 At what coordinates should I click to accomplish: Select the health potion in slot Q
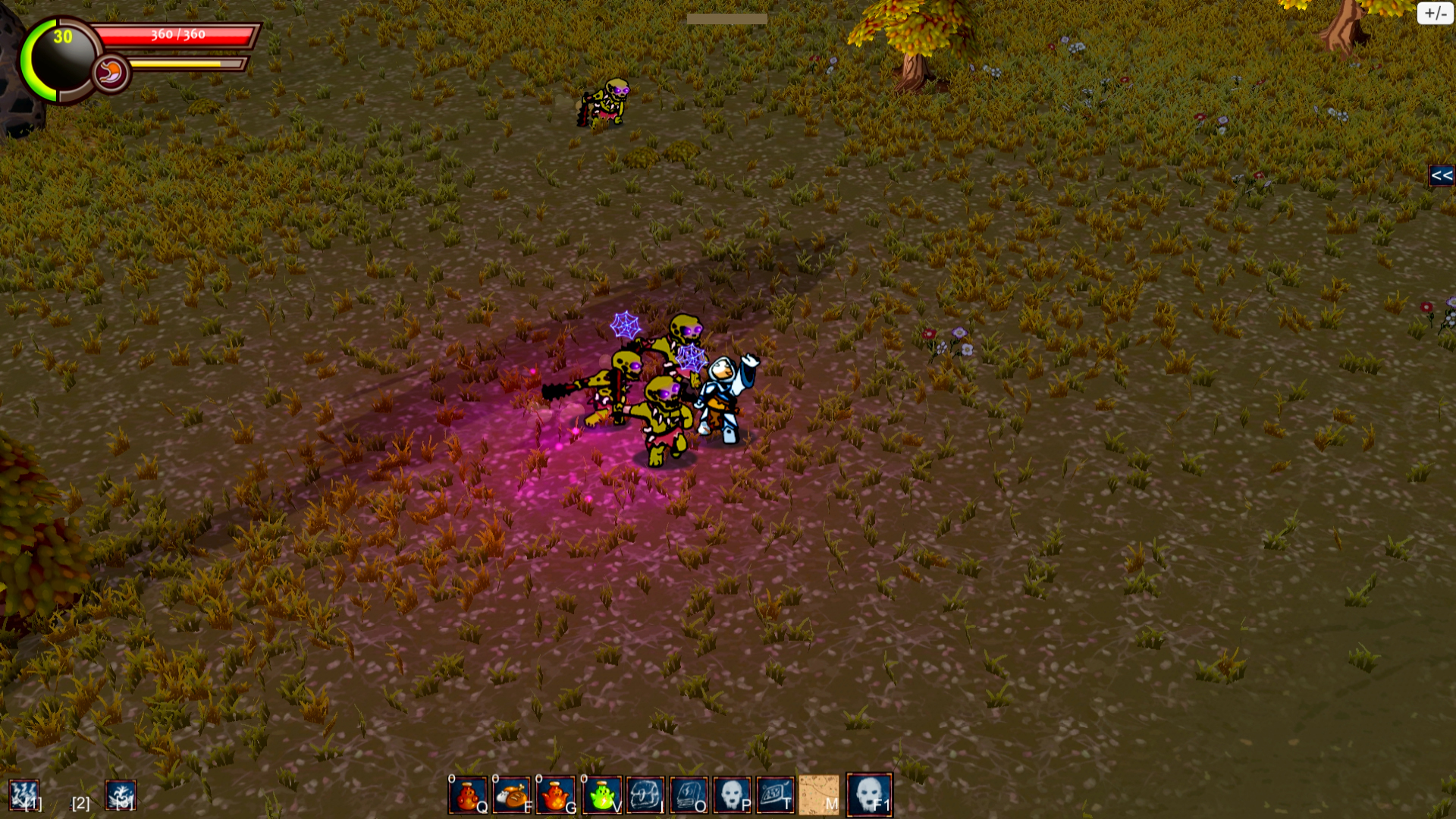coord(466,794)
